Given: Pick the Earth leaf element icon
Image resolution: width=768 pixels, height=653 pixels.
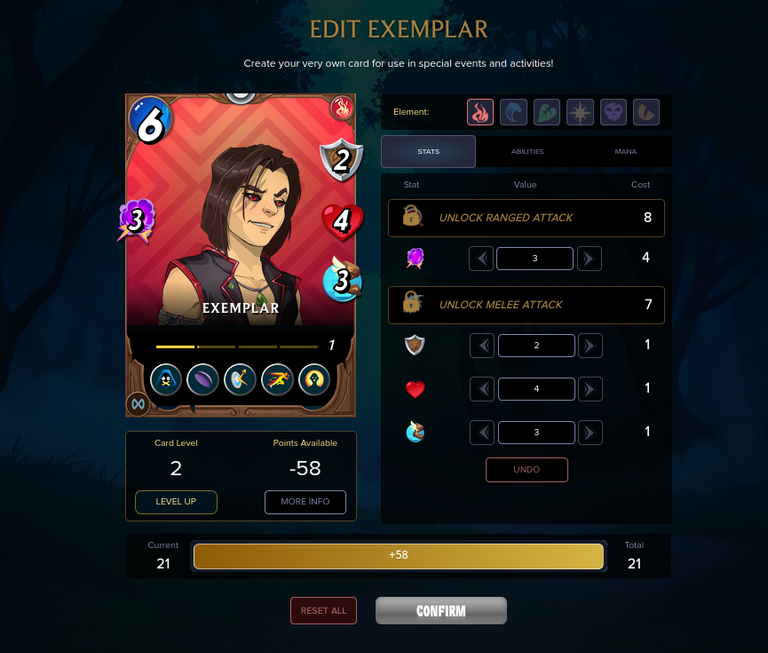Looking at the screenshot, I should click(x=547, y=112).
